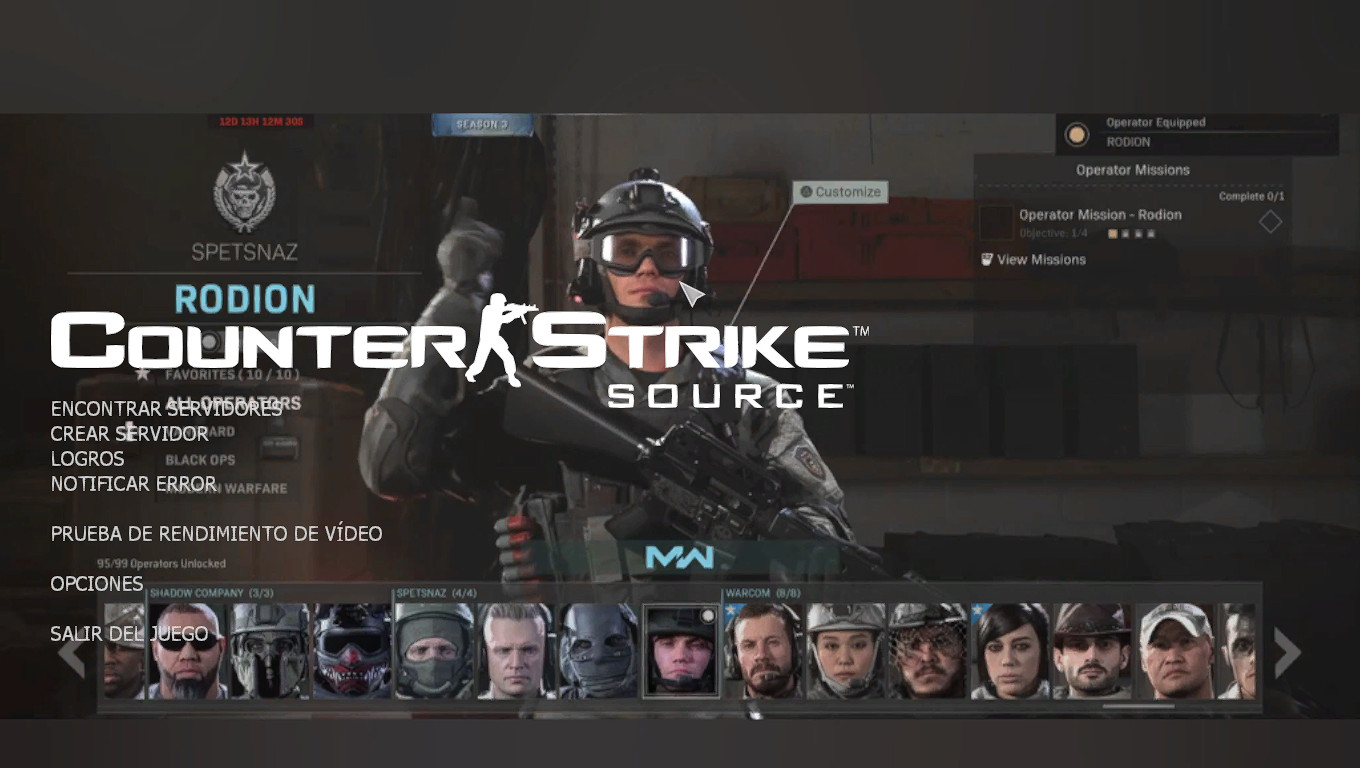Expand previous operators with the left chevron arrow

(x=72, y=653)
